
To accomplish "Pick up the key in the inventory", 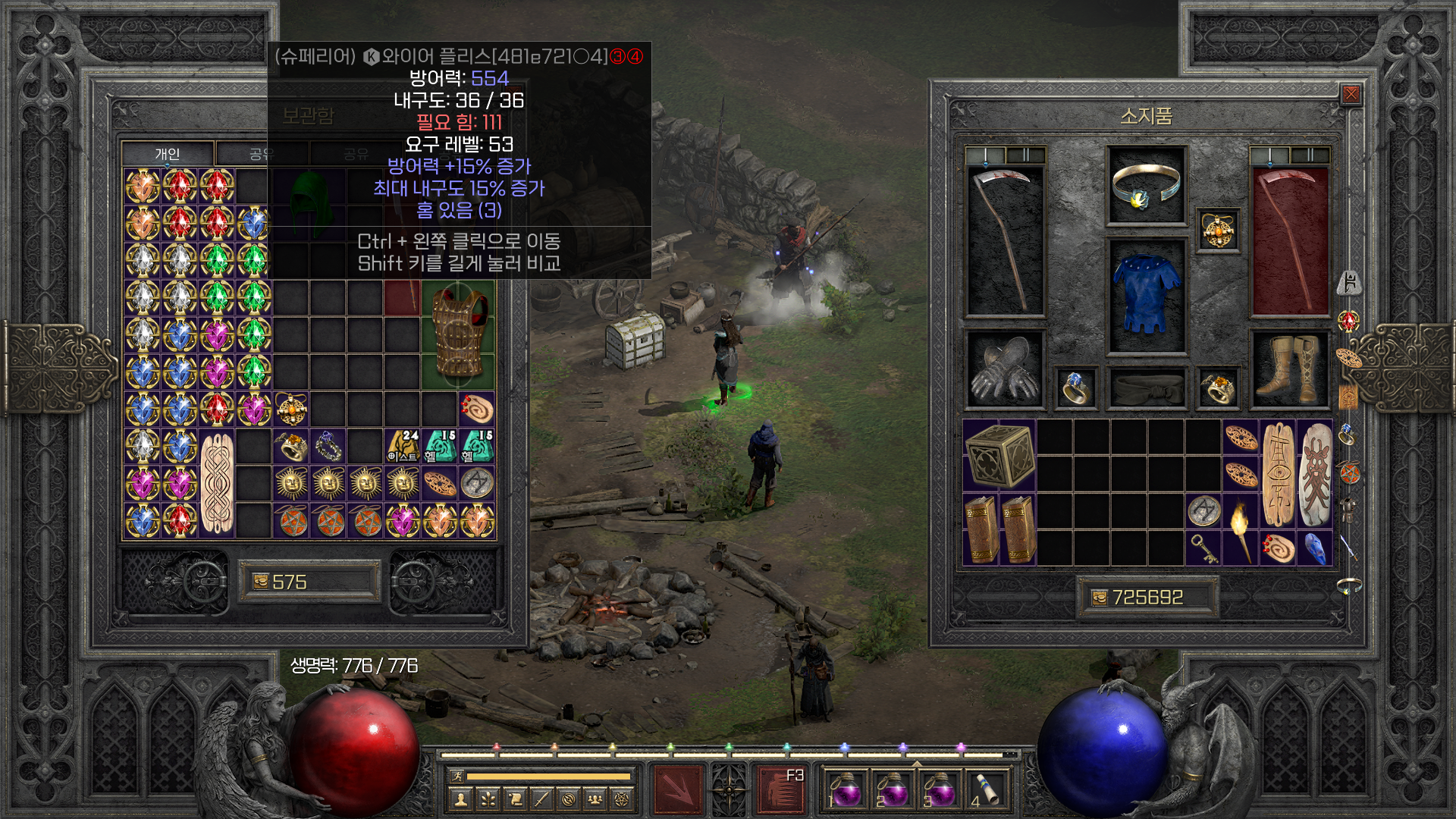I will point(1203,548).
